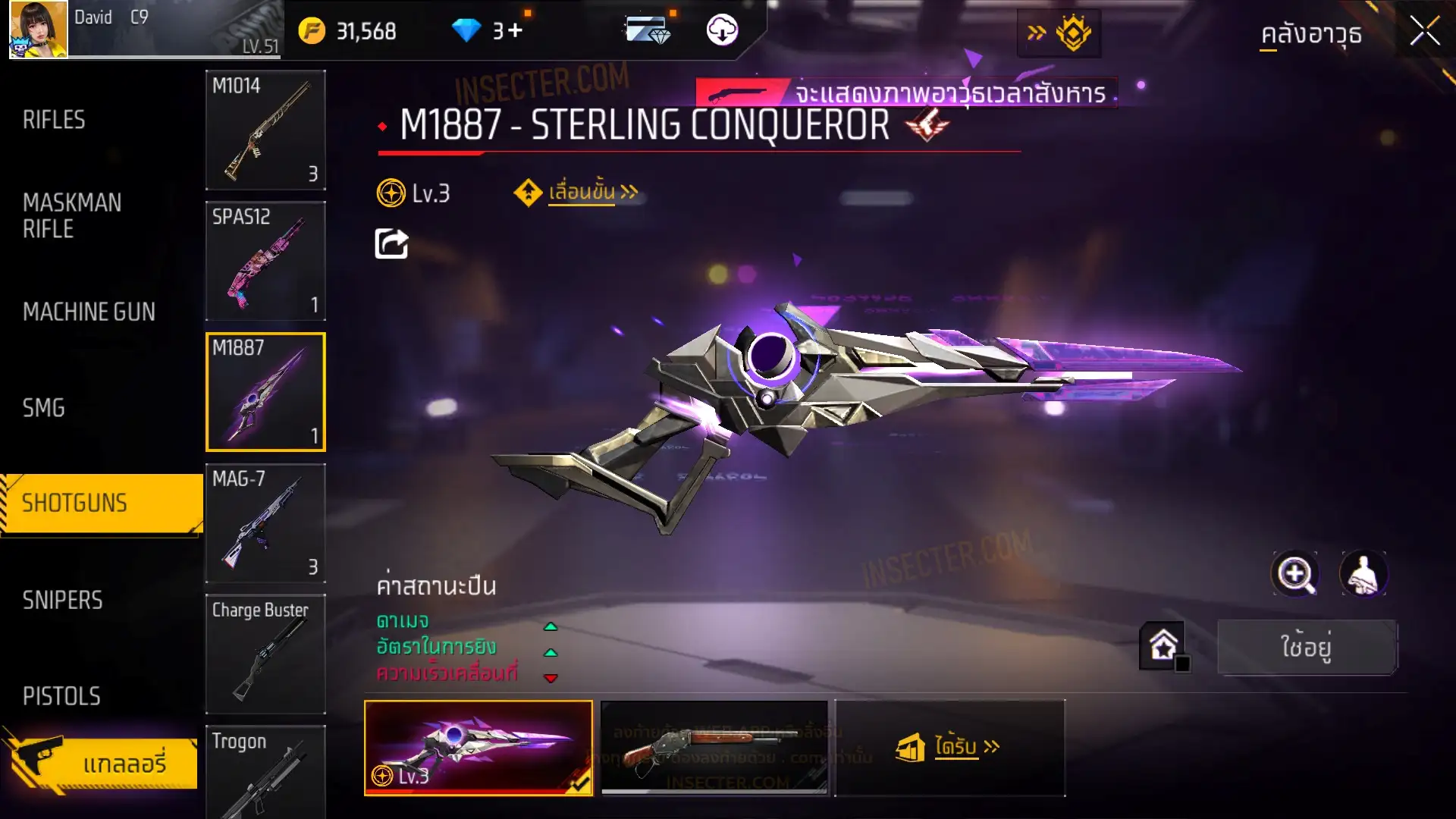Select the M1014 shotgun tile
This screenshot has width=1456, height=819.
(265, 130)
